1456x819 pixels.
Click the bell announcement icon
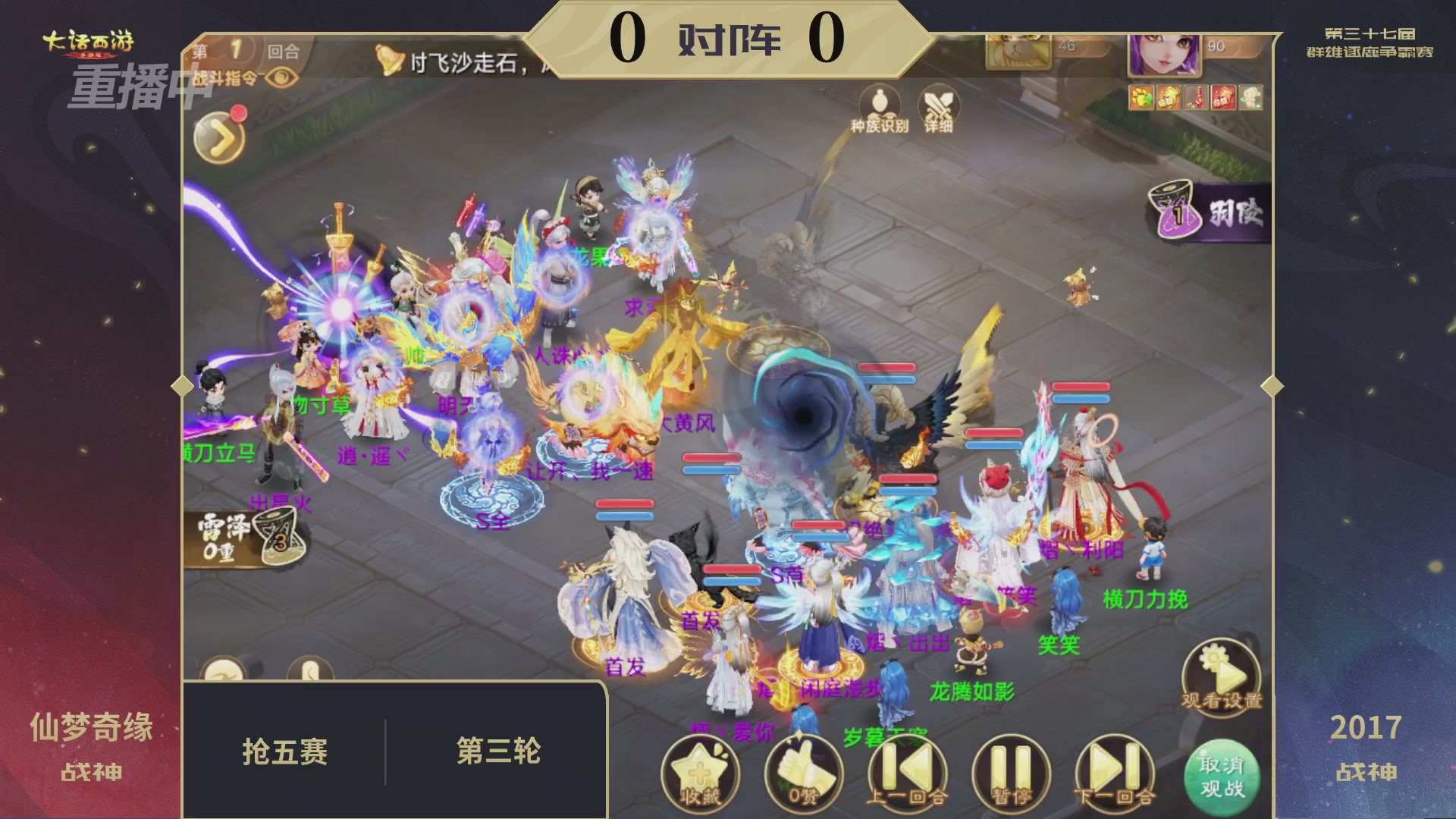388,61
